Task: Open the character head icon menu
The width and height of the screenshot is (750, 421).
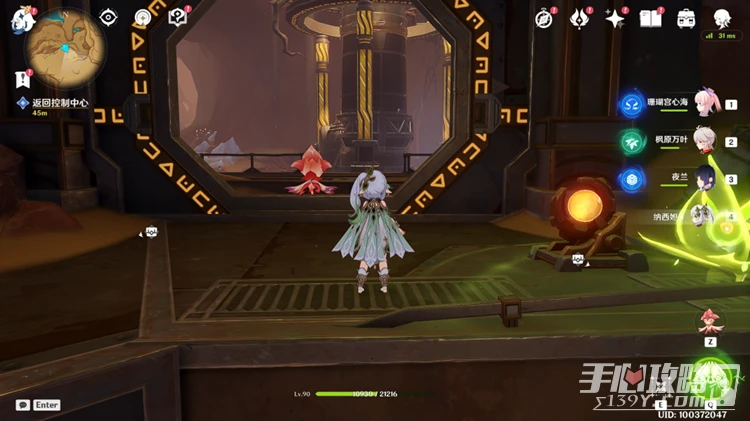Action: [x=722, y=18]
